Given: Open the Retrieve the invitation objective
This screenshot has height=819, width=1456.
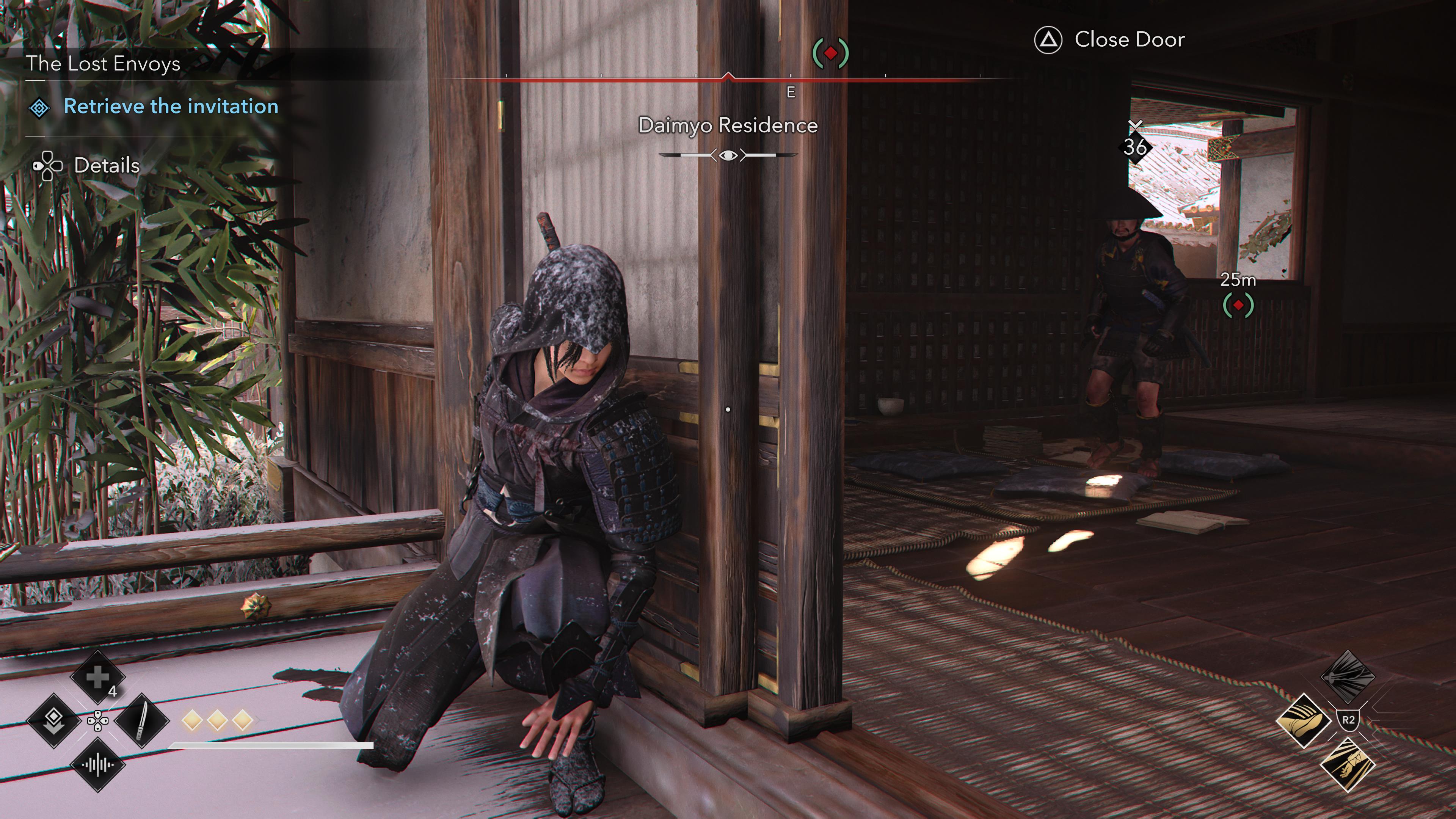Looking at the screenshot, I should (171, 106).
